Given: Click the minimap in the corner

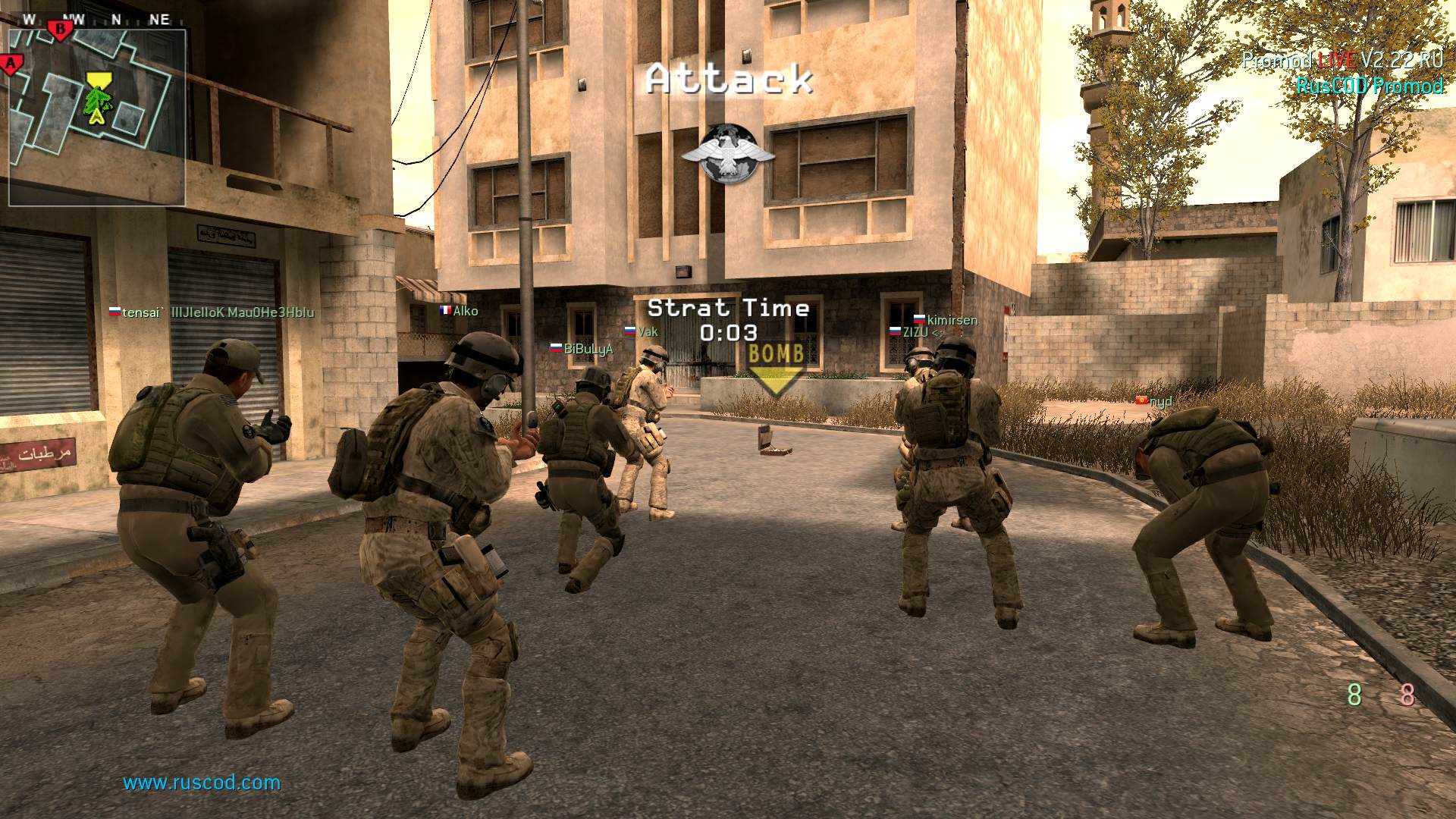Looking at the screenshot, I should 97,116.
